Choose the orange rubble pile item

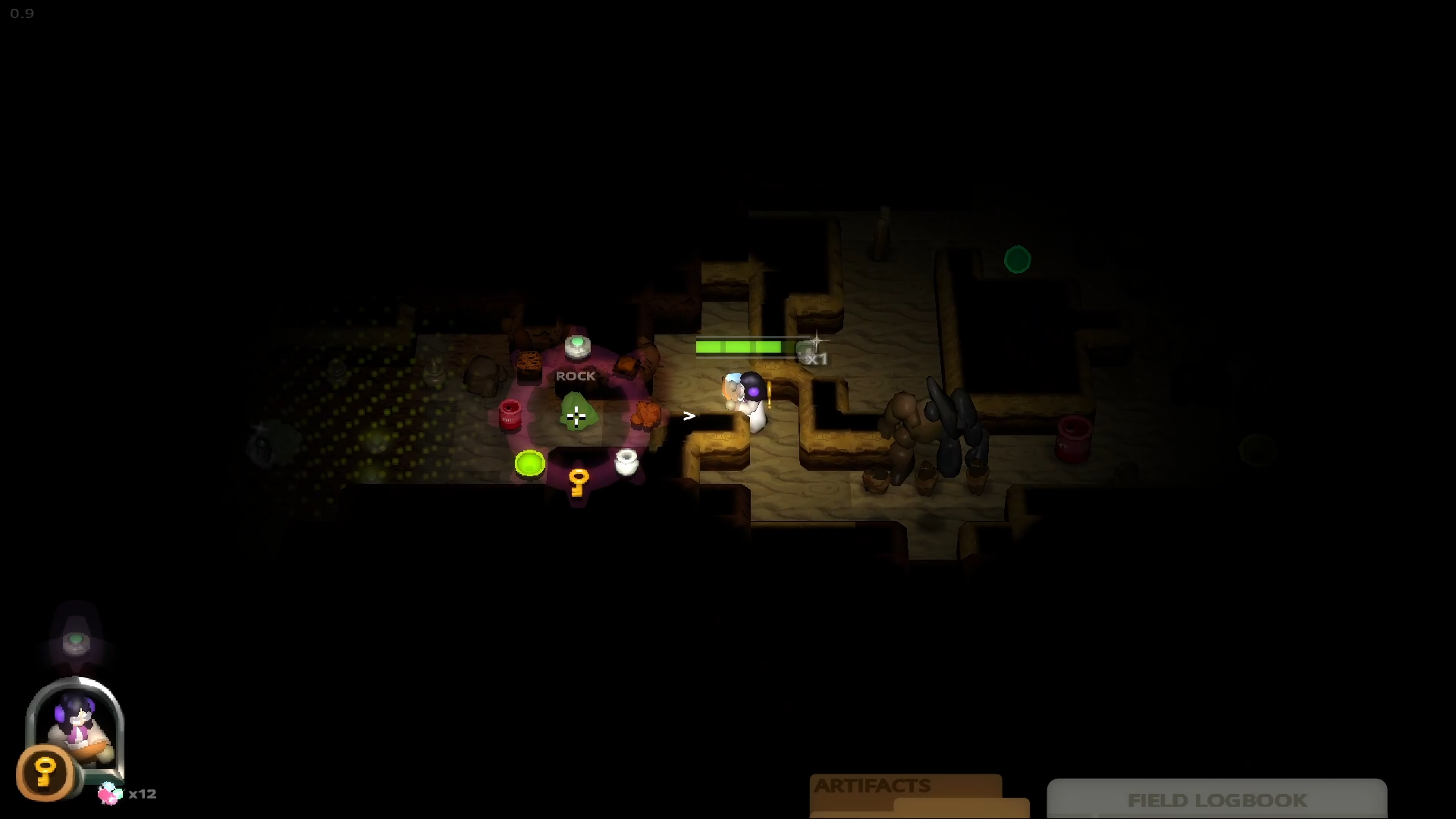click(x=646, y=415)
